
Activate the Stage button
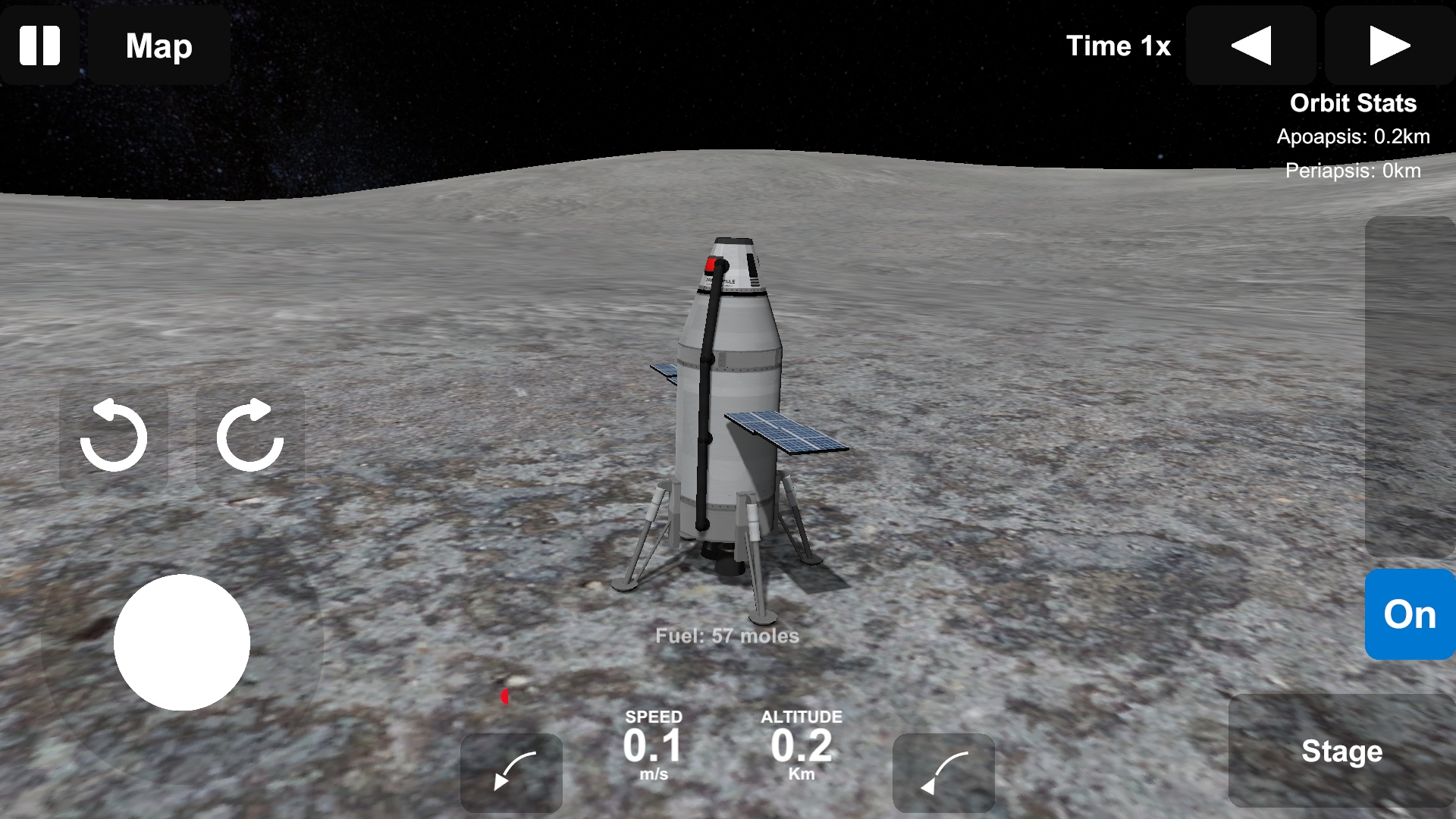(x=1341, y=751)
